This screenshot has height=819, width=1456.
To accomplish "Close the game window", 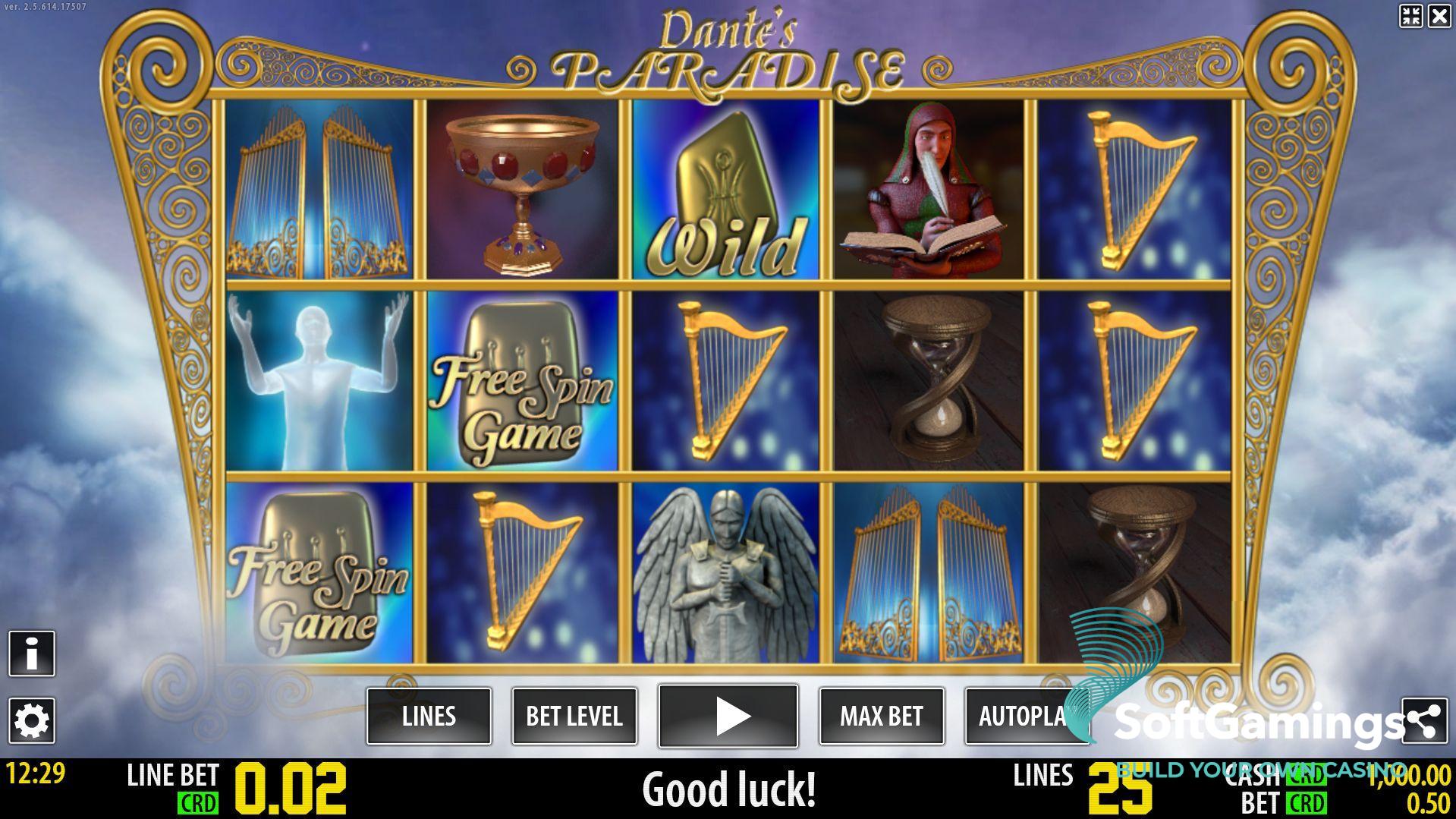I will coord(1439,16).
